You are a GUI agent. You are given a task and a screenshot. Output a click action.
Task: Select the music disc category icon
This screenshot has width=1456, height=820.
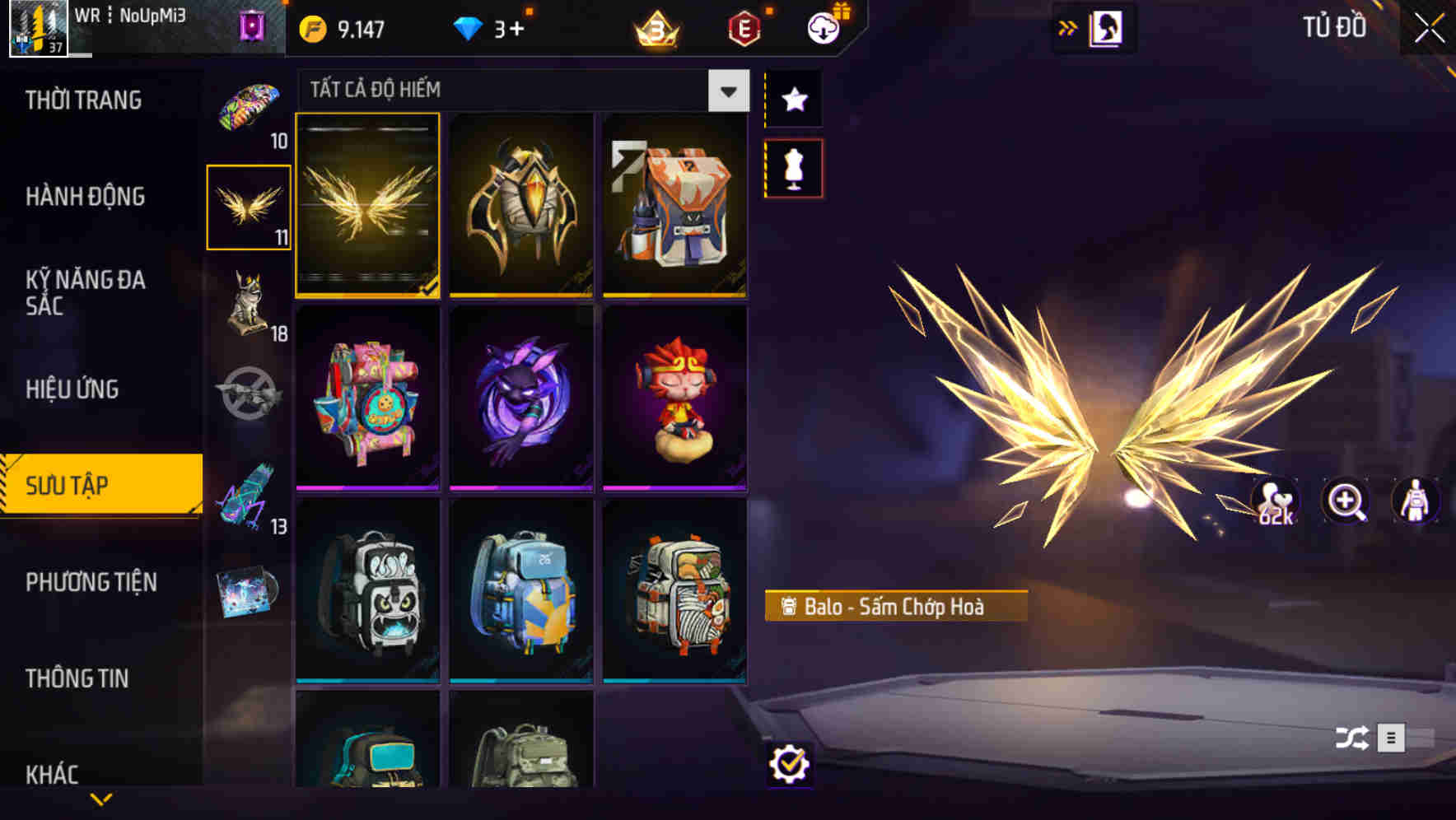[250, 589]
